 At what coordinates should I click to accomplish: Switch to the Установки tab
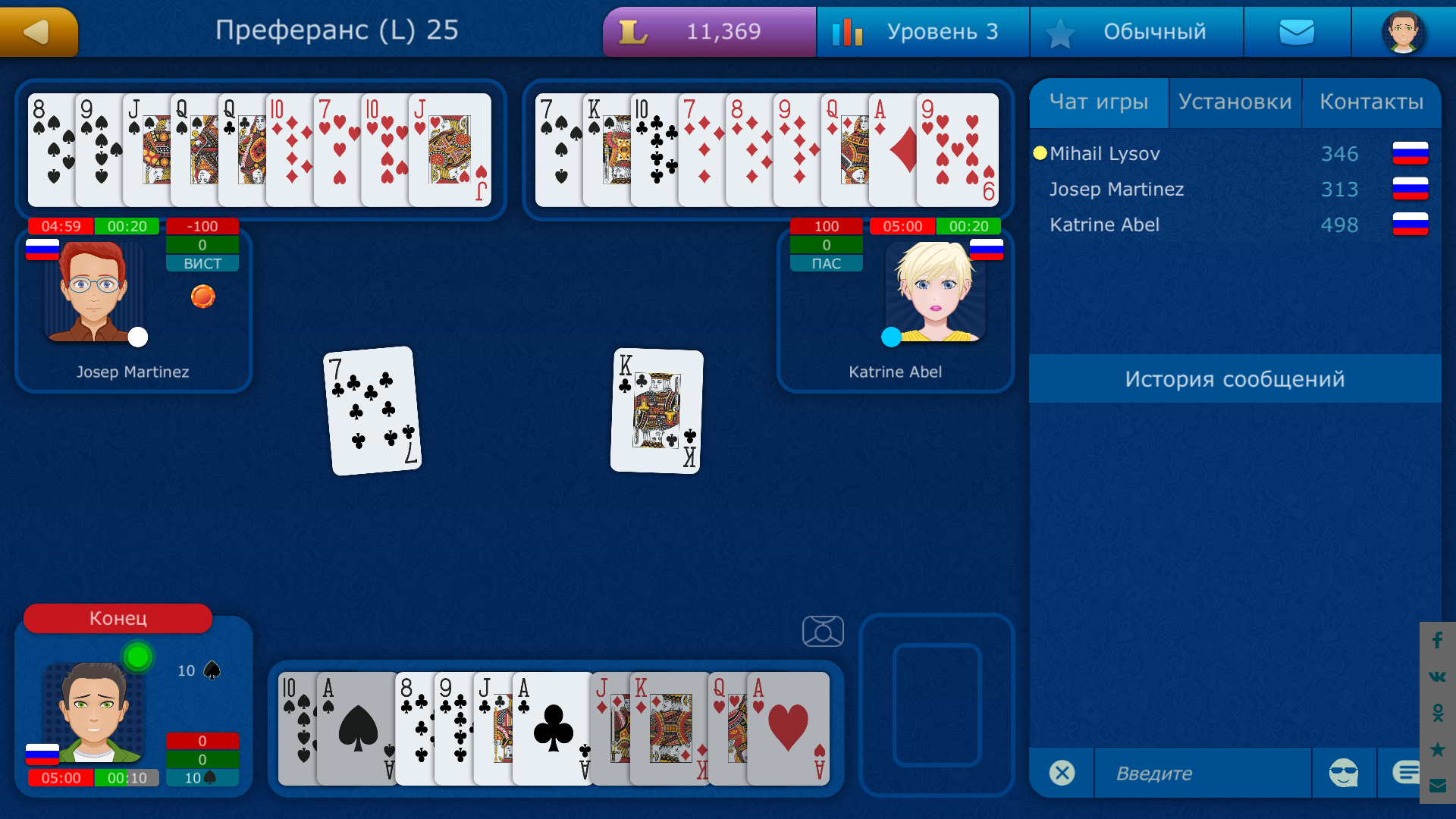(x=1235, y=101)
